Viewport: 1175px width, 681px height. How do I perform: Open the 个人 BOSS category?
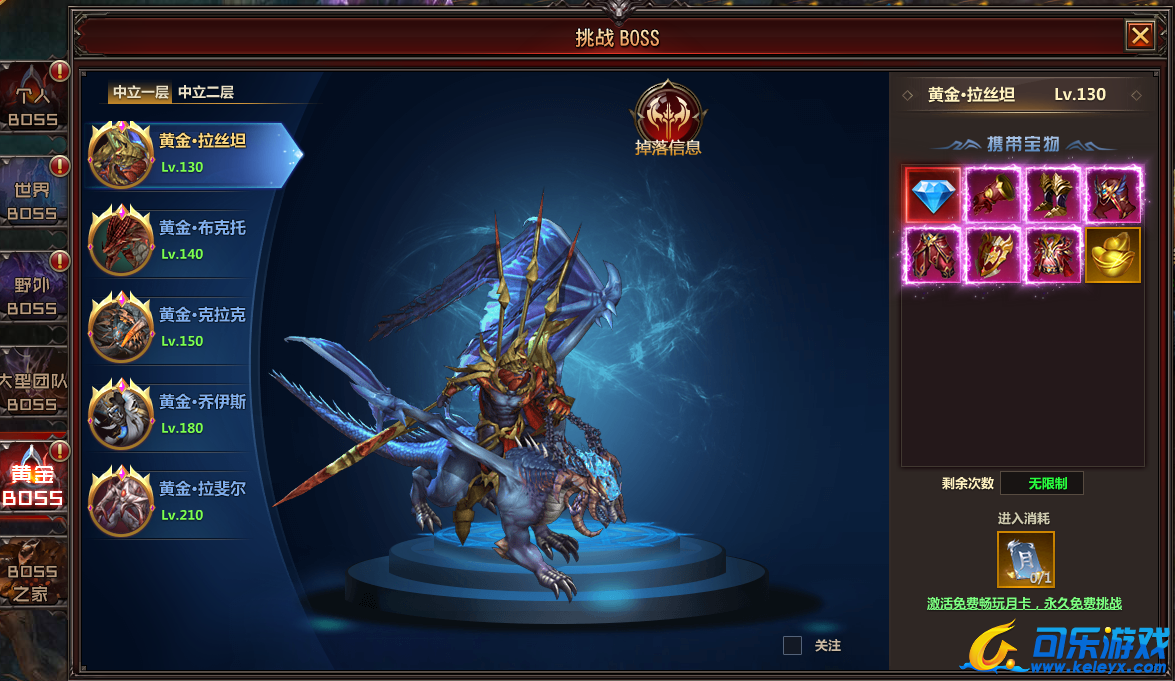point(33,104)
